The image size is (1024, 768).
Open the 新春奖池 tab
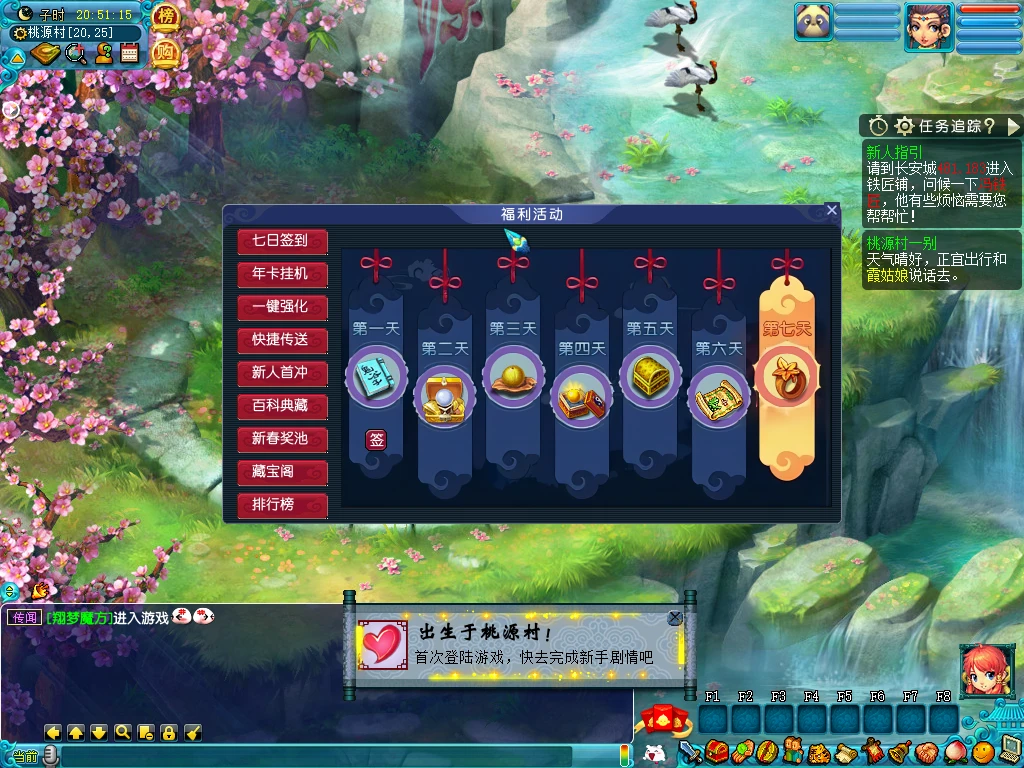coord(282,439)
